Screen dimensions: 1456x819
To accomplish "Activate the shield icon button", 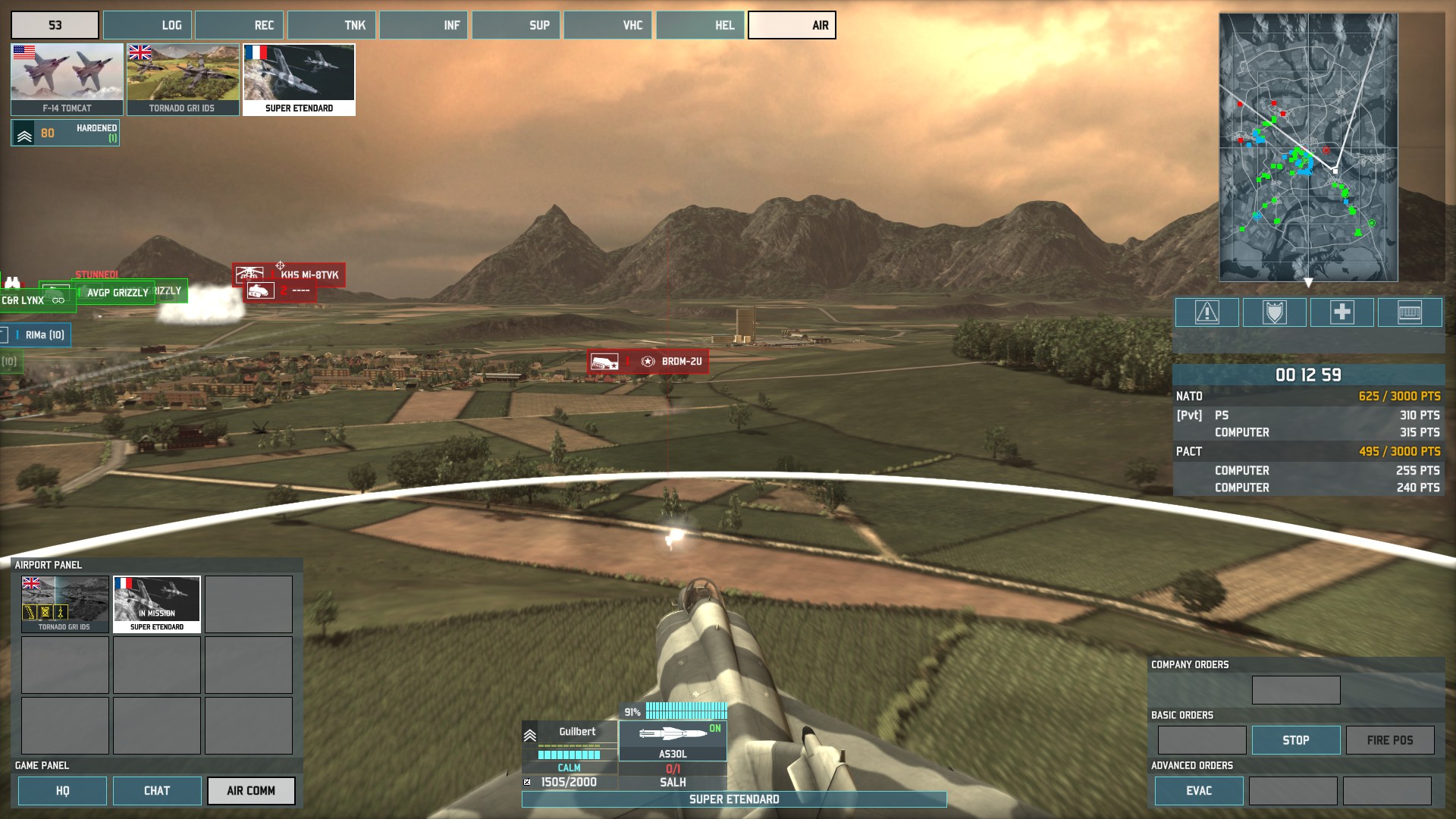I will 1274,312.
